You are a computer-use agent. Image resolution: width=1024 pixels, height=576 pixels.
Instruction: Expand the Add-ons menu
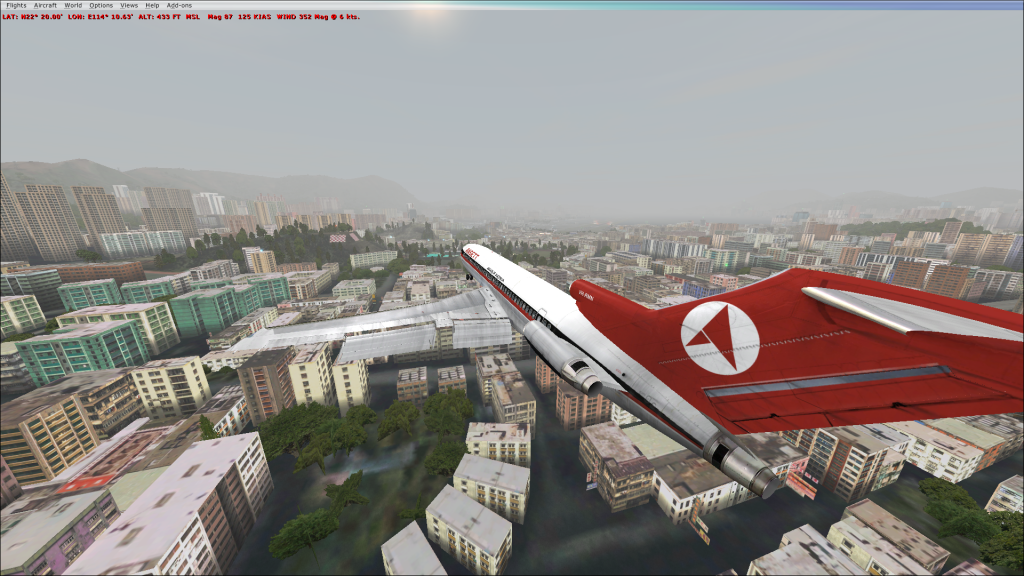[x=178, y=5]
